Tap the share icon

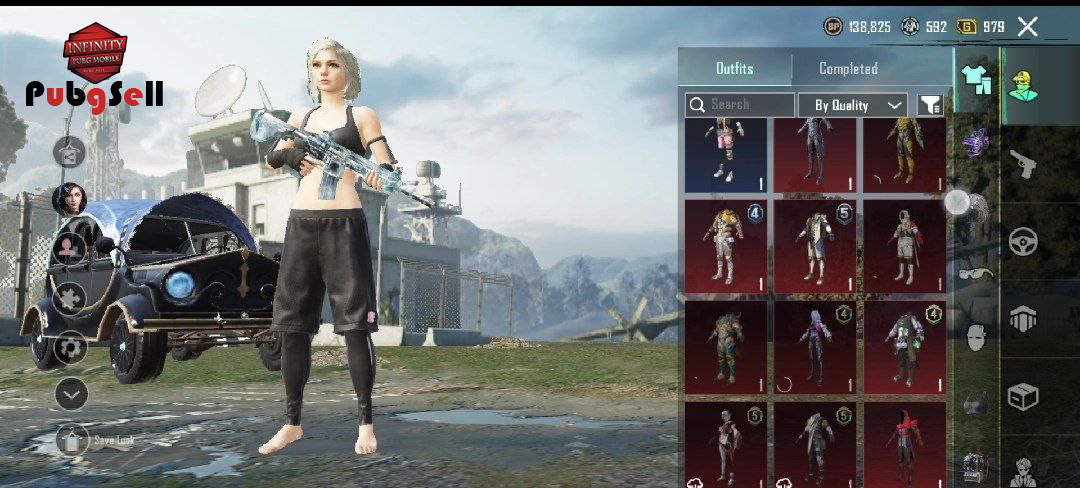click(70, 153)
